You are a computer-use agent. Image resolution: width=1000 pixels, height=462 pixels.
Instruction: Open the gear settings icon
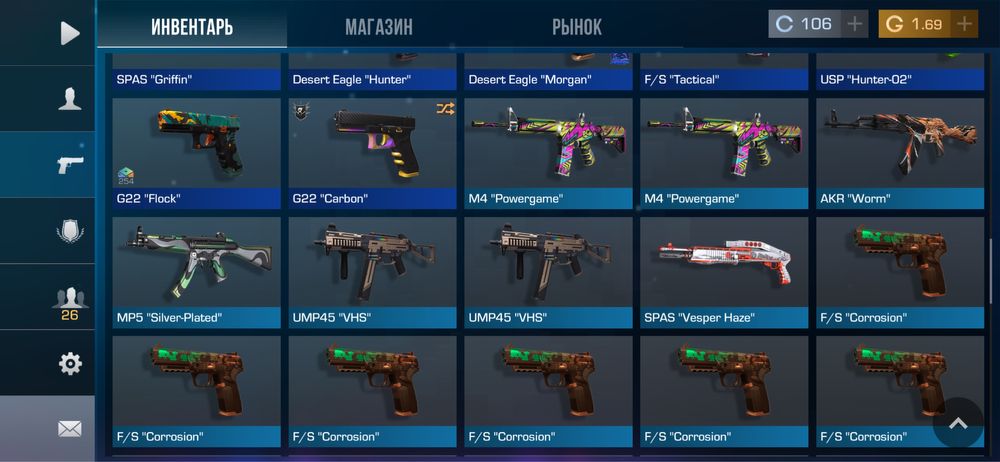pyautogui.click(x=69, y=364)
